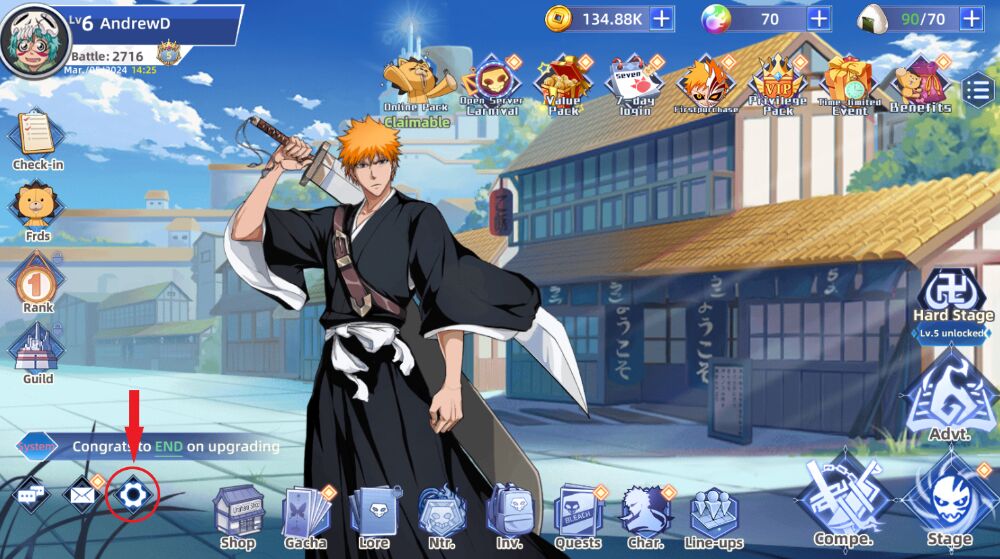
Task: Enter the Shop building
Action: point(238,511)
